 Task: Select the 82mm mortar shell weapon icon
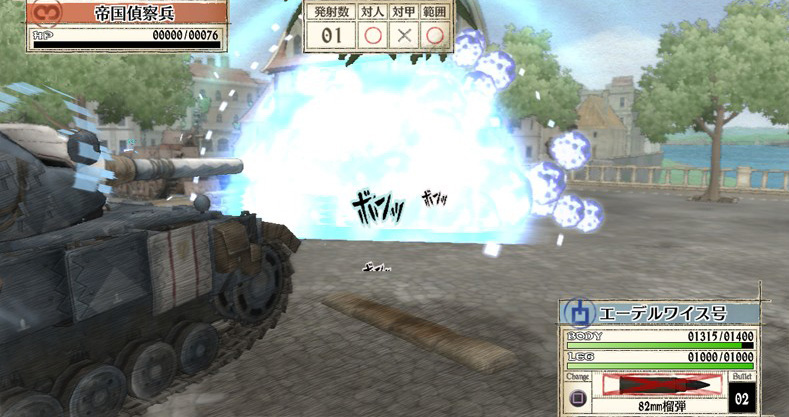point(662,384)
